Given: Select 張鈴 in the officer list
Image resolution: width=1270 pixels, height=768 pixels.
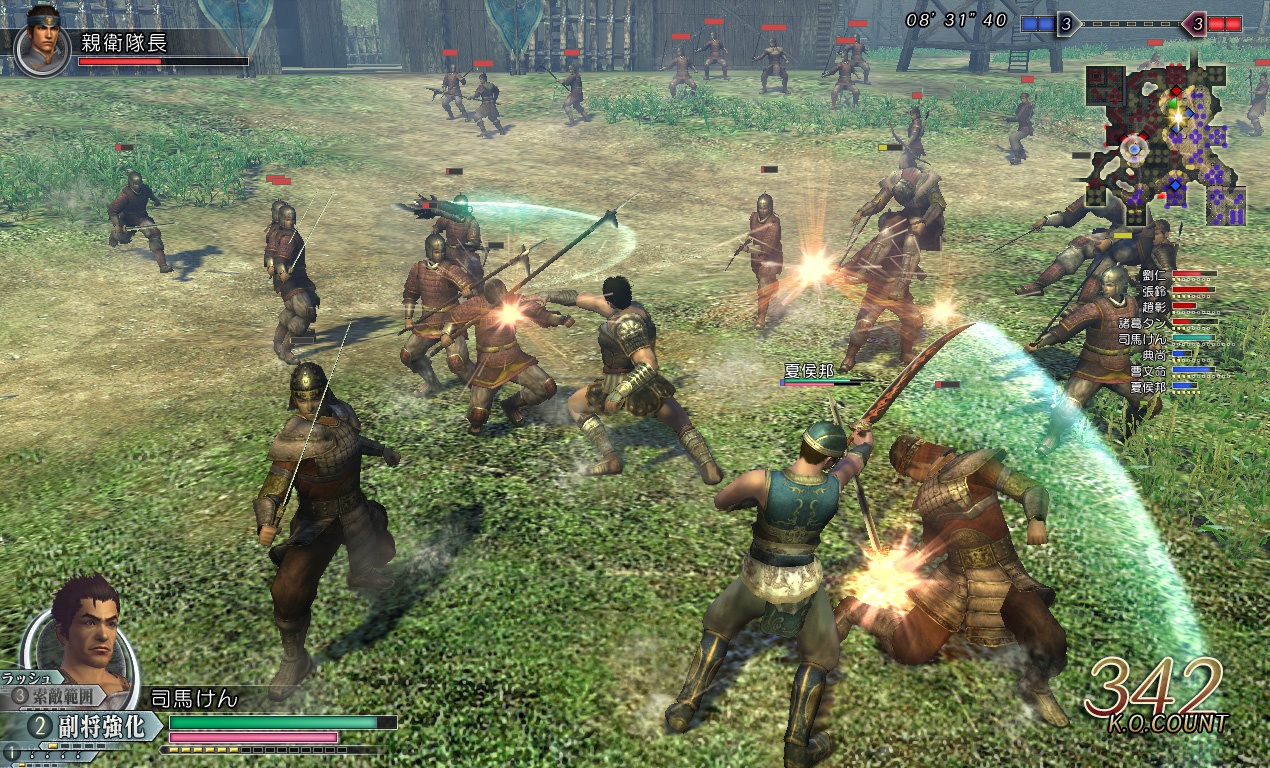Looking at the screenshot, I should point(1155,290).
